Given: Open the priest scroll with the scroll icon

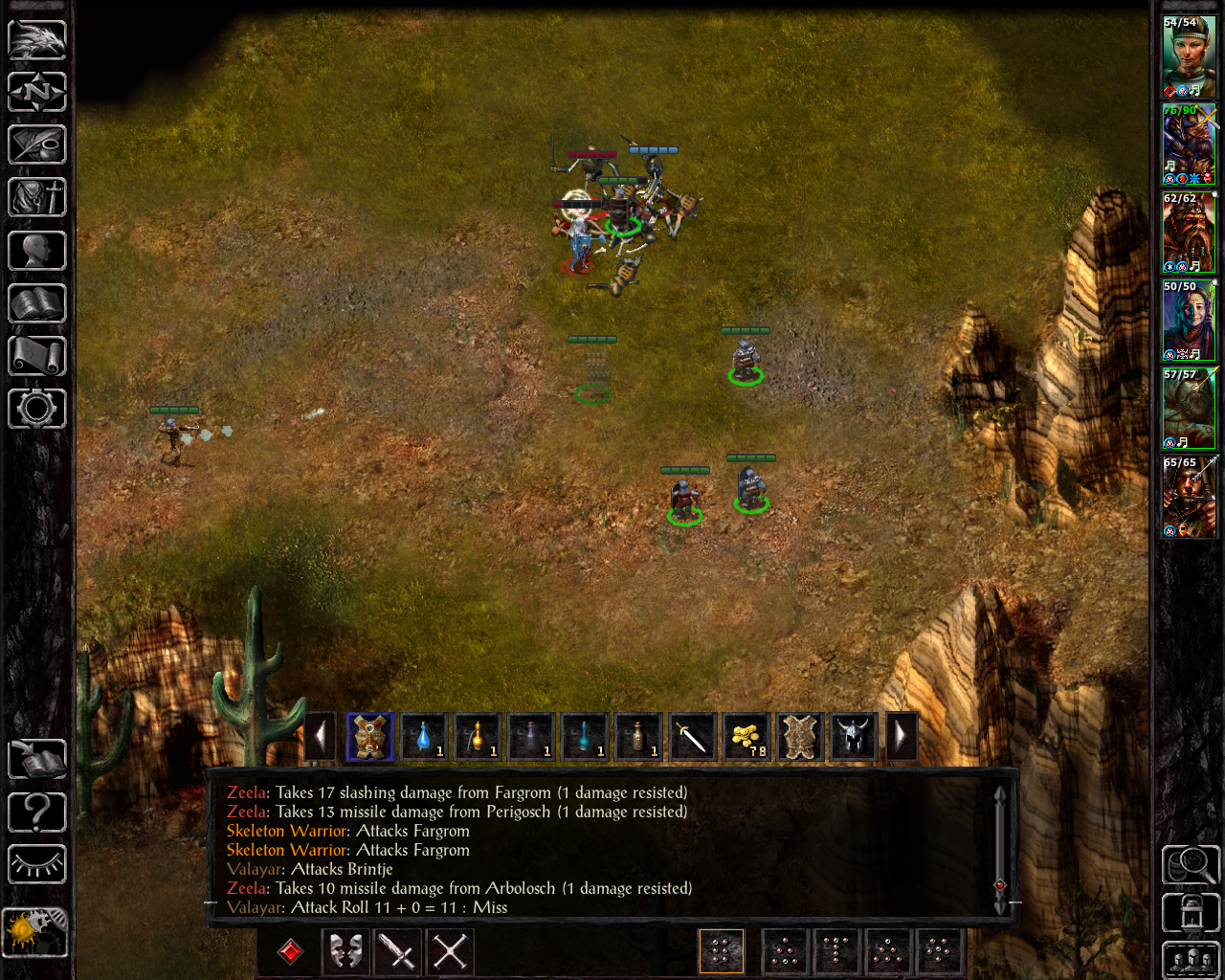Looking at the screenshot, I should point(37,356).
